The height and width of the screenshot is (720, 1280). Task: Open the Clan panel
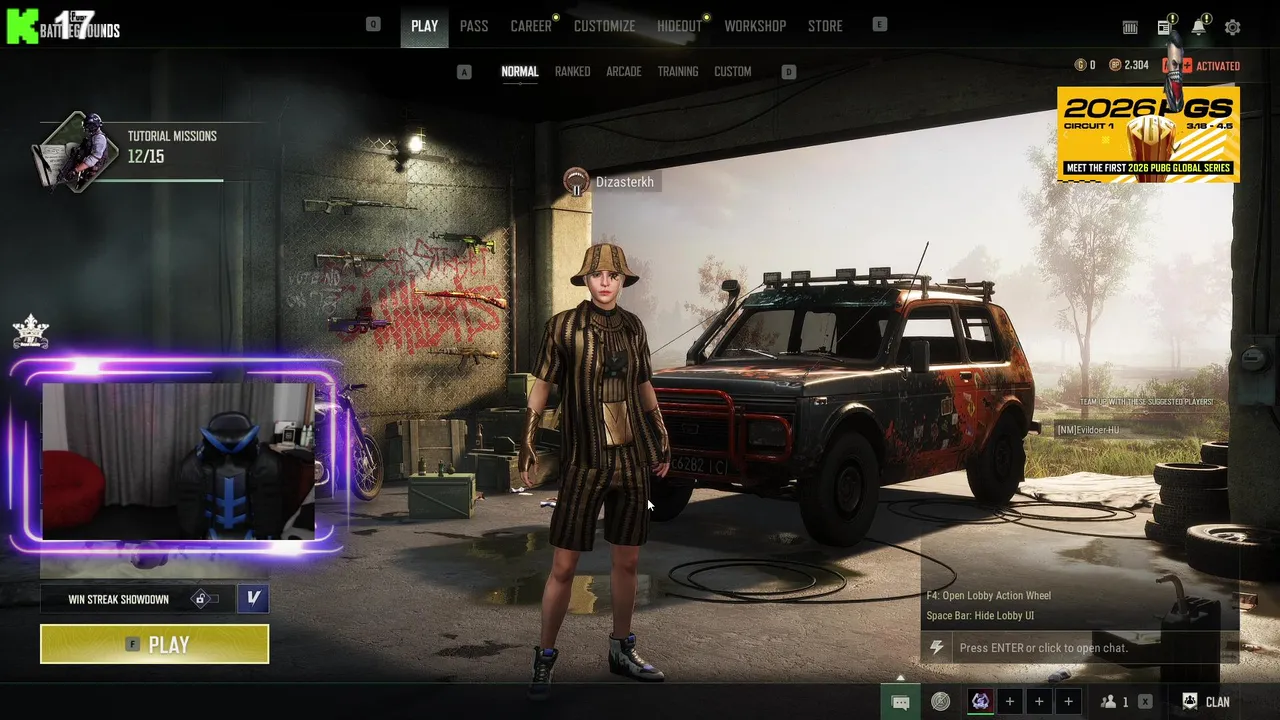click(1206, 702)
